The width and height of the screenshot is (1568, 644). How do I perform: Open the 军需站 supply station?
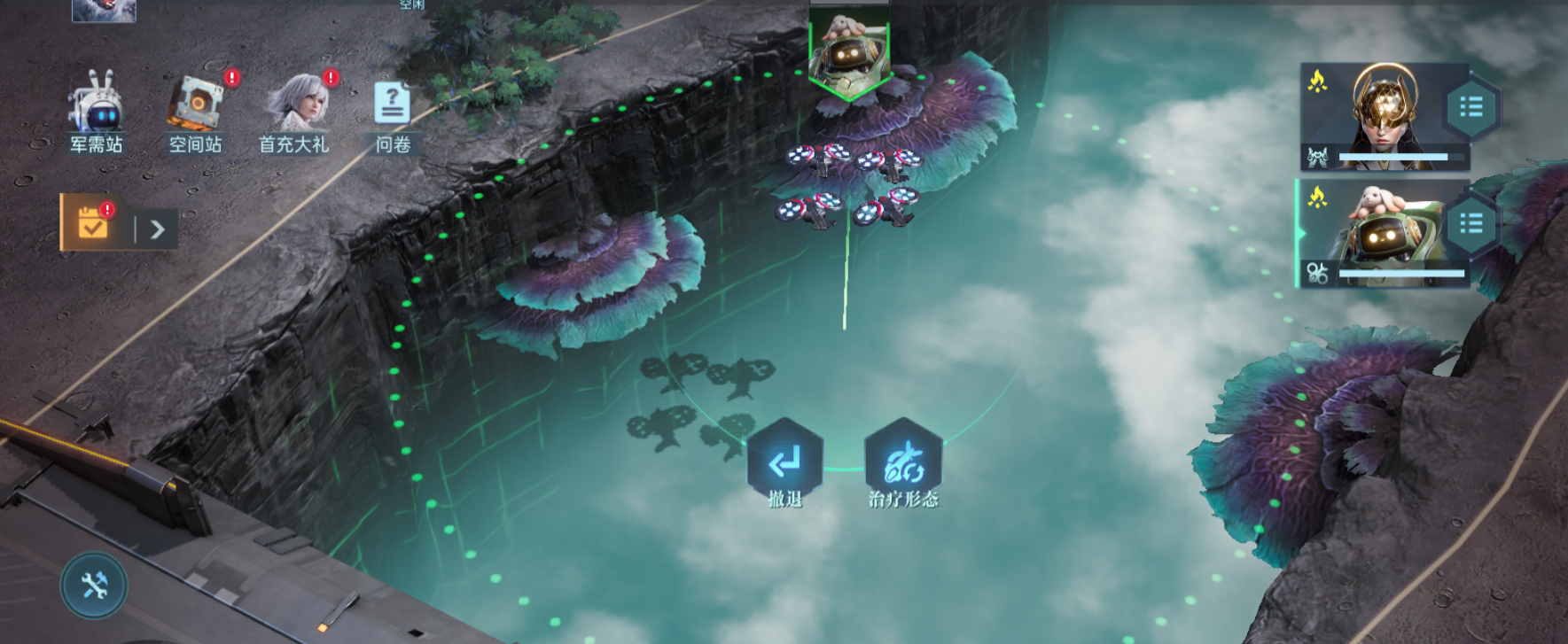(96, 111)
